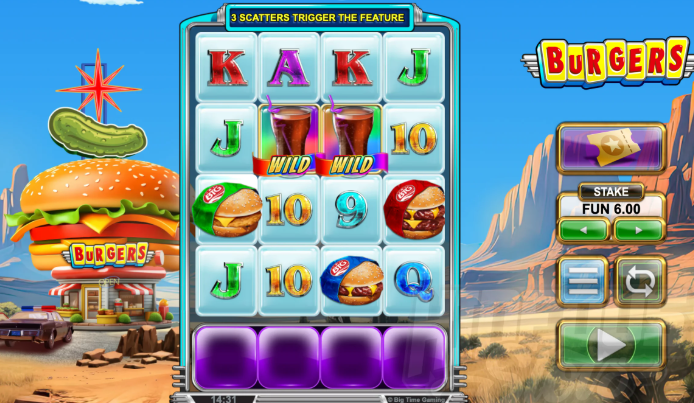Decrease the stake with the left arrow
The width and height of the screenshot is (694, 403).
point(583,230)
